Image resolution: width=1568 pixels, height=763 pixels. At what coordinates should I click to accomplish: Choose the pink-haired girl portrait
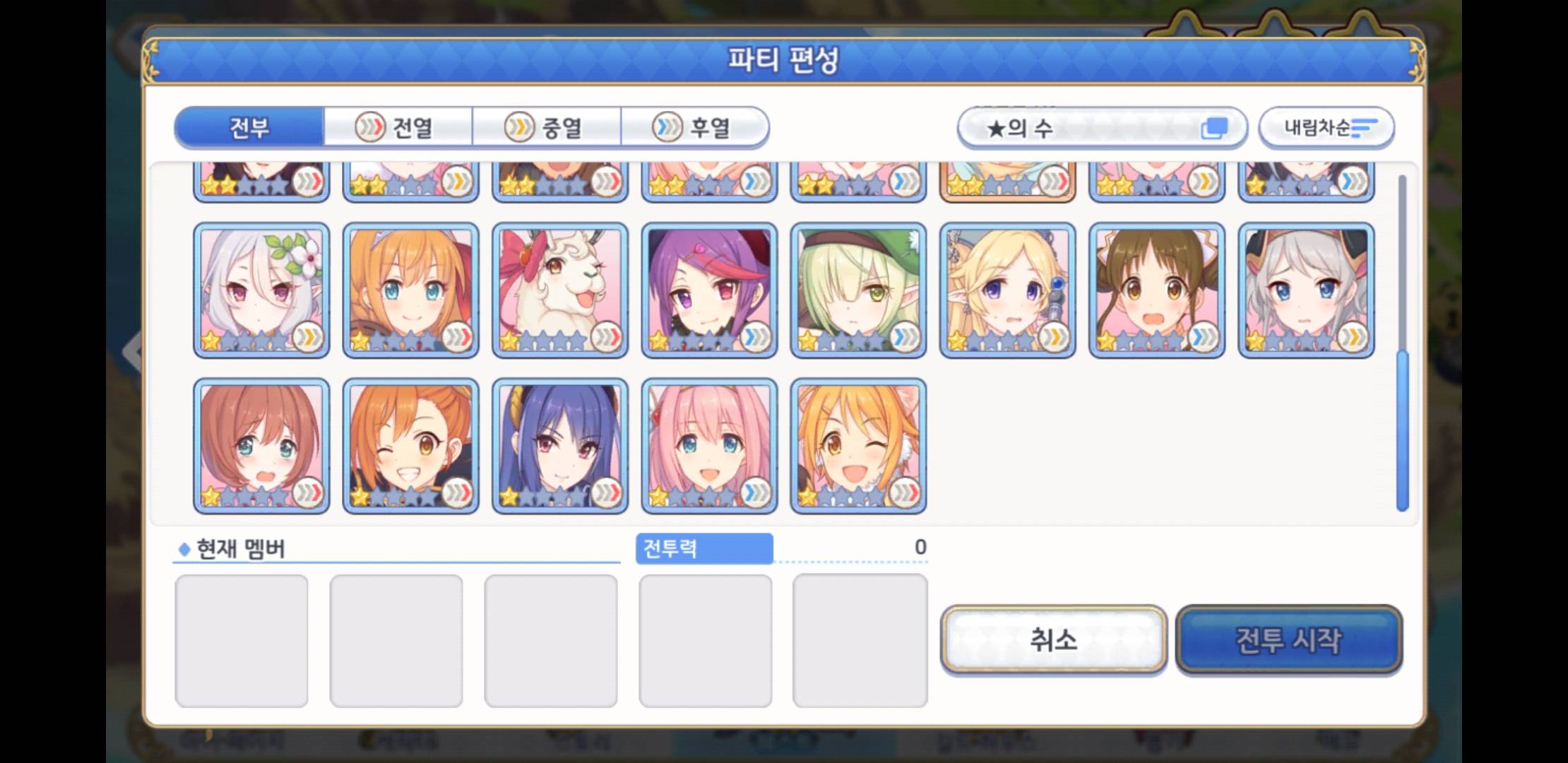[709, 445]
